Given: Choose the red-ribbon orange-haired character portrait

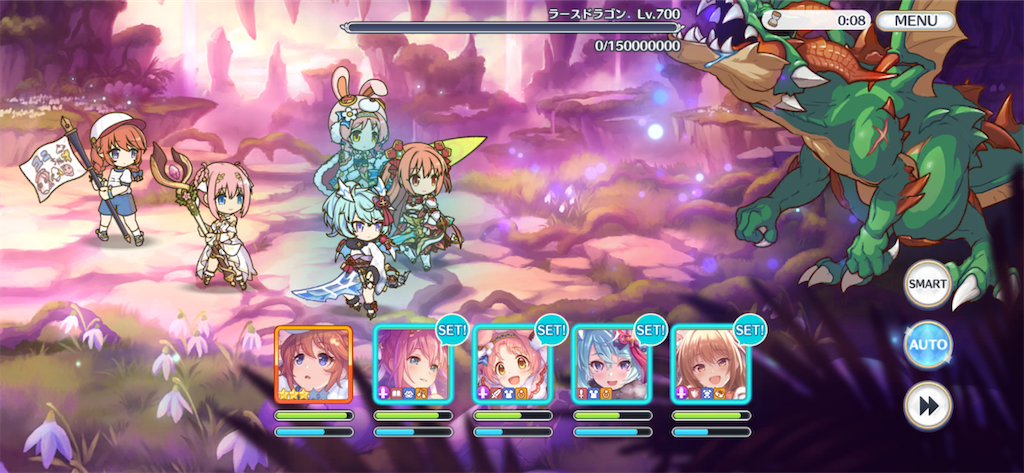Looking at the screenshot, I should 511,364.
